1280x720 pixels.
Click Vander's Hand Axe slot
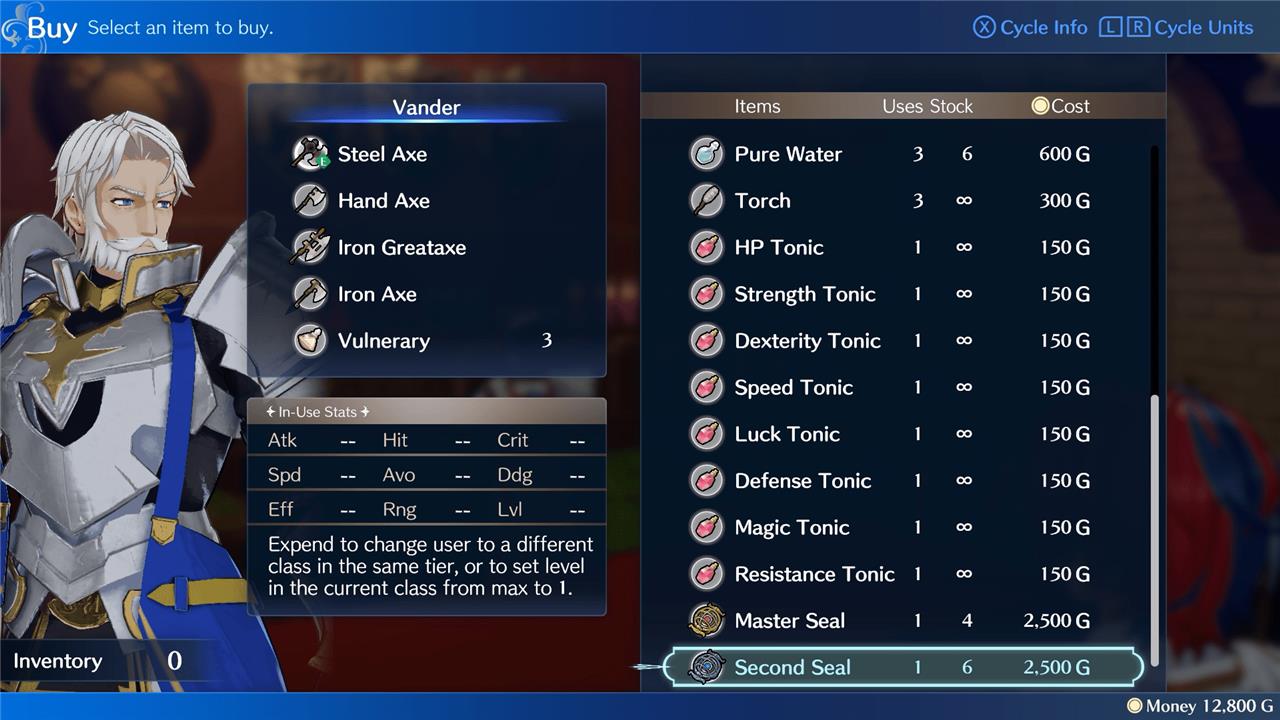[x=383, y=201]
